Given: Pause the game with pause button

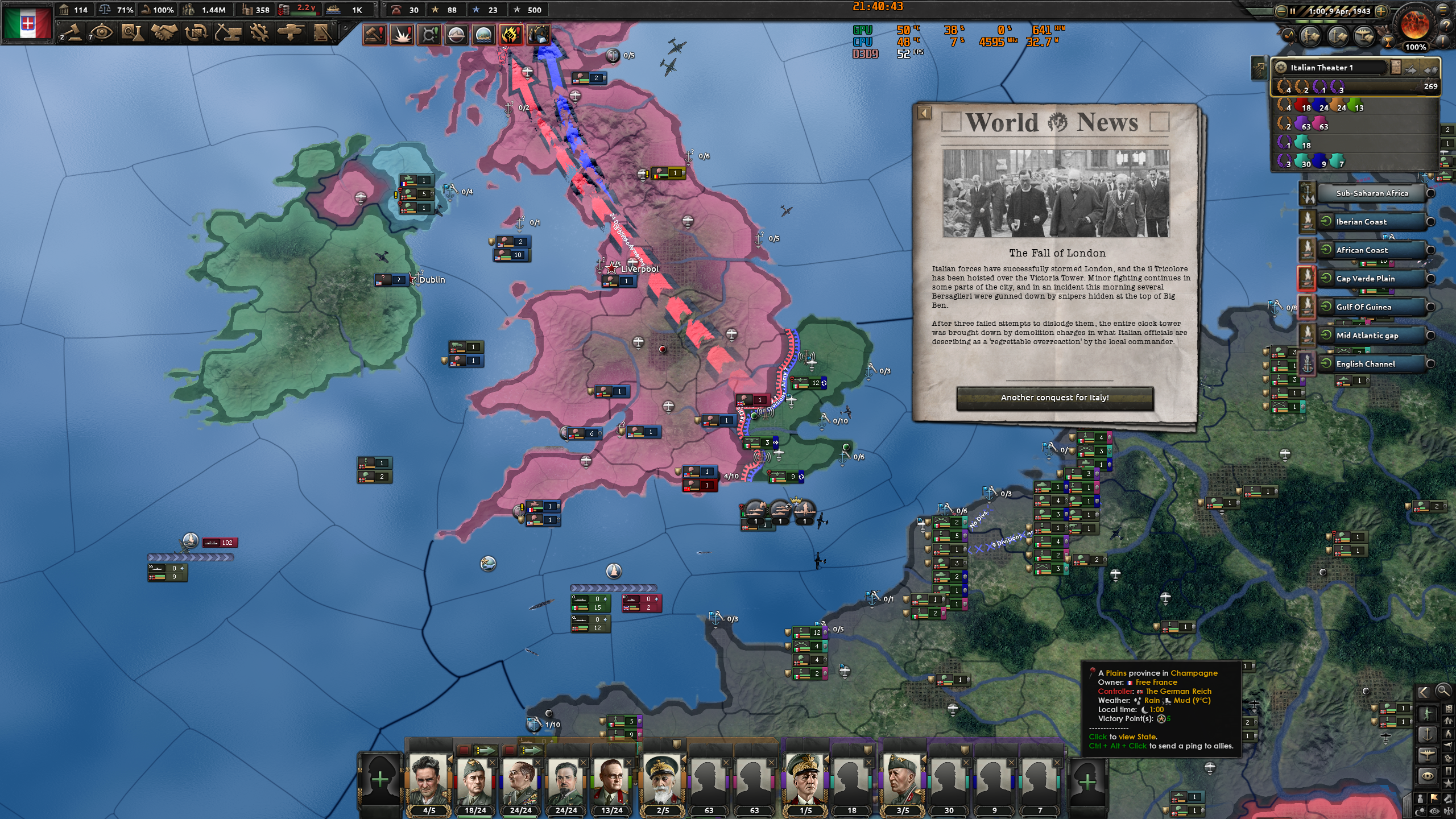Looking at the screenshot, I should (x=1293, y=11).
